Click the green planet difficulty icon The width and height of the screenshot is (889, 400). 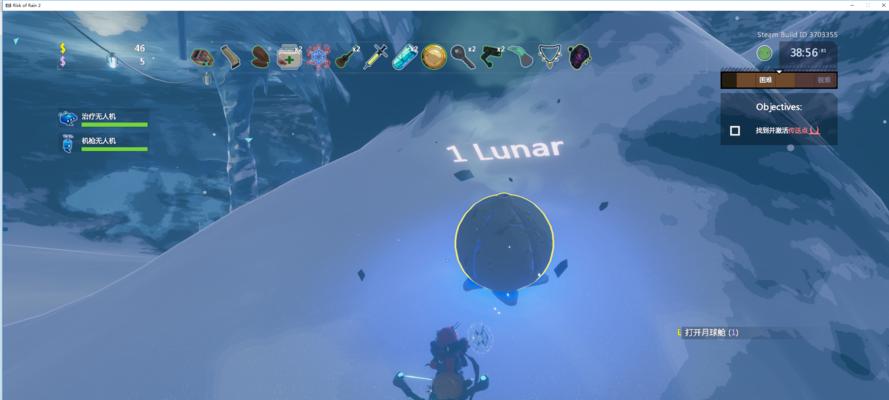[764, 53]
